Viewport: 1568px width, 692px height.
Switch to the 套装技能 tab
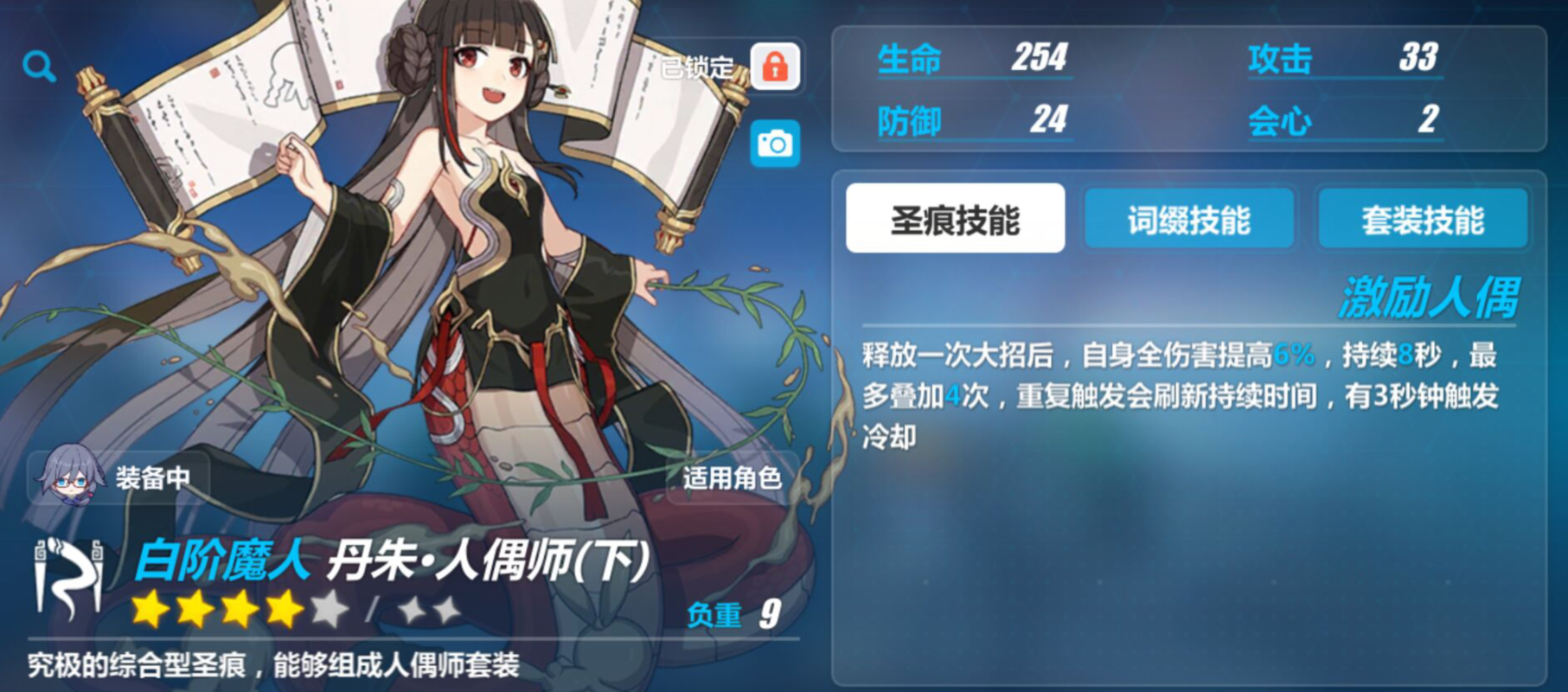tap(1424, 220)
